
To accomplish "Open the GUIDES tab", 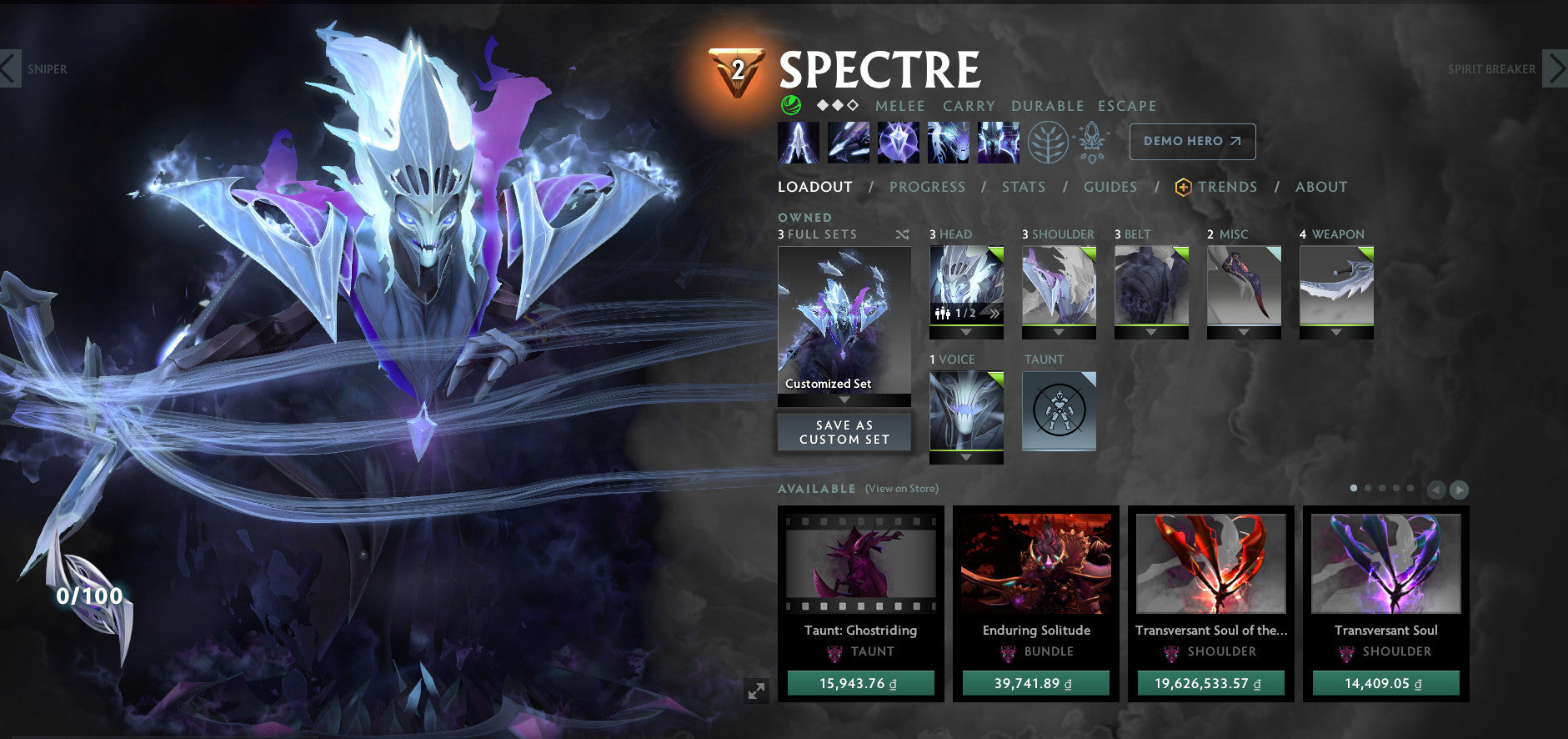I will click(1111, 187).
